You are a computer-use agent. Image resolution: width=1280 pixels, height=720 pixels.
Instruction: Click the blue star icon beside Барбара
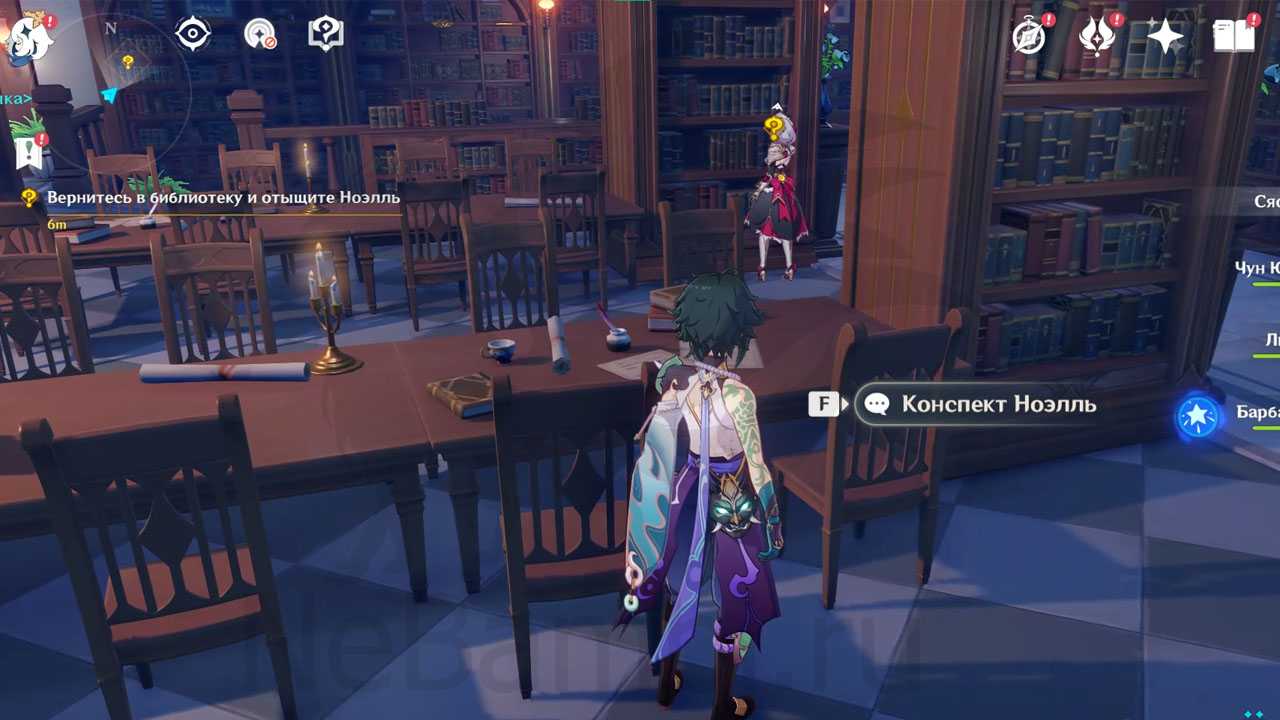coord(1197,416)
